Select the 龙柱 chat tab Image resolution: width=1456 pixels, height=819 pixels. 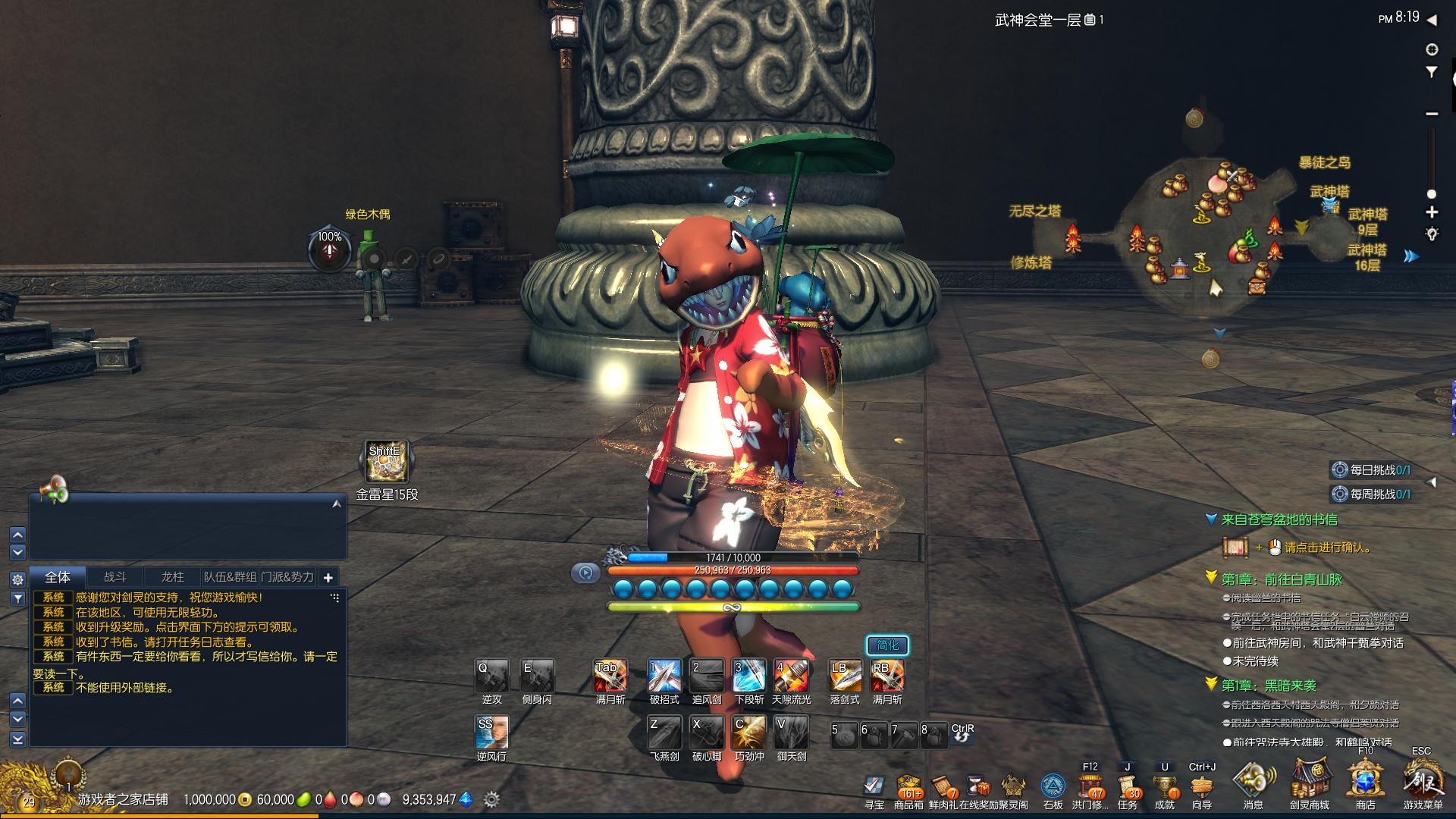[173, 577]
